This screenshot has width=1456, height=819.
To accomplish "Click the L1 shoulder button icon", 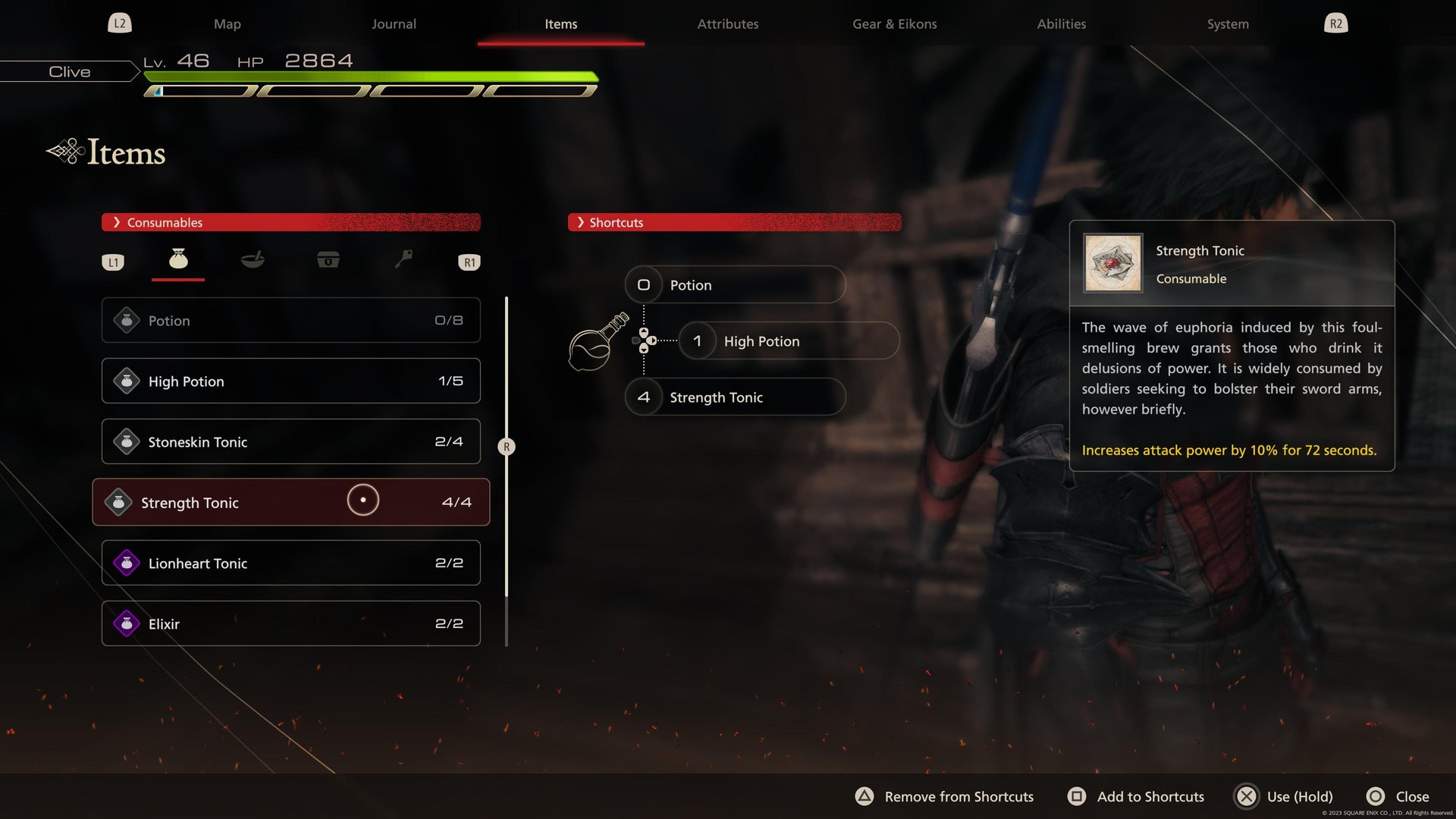I will pyautogui.click(x=113, y=262).
